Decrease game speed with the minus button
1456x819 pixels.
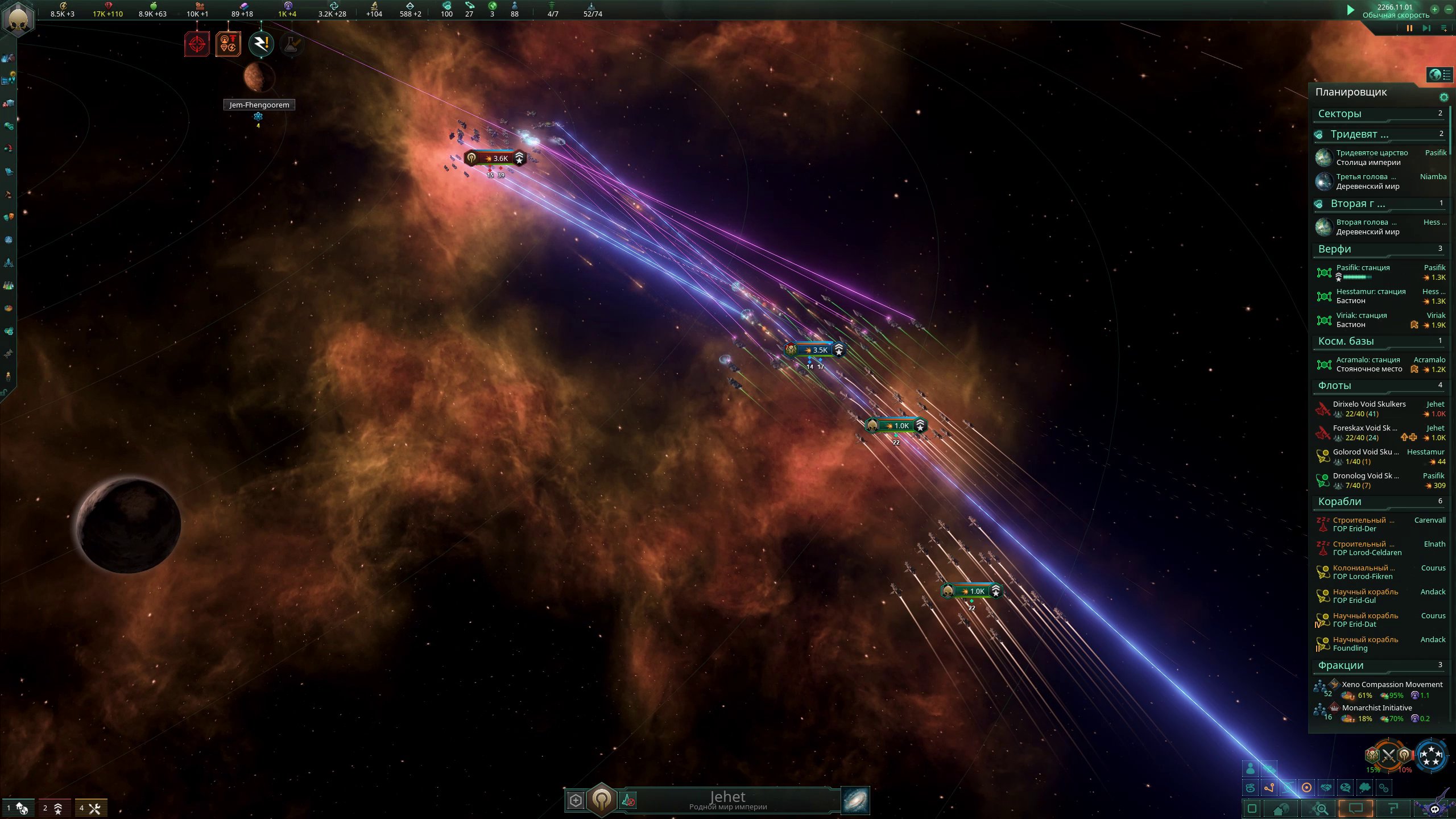tap(1449, 9)
